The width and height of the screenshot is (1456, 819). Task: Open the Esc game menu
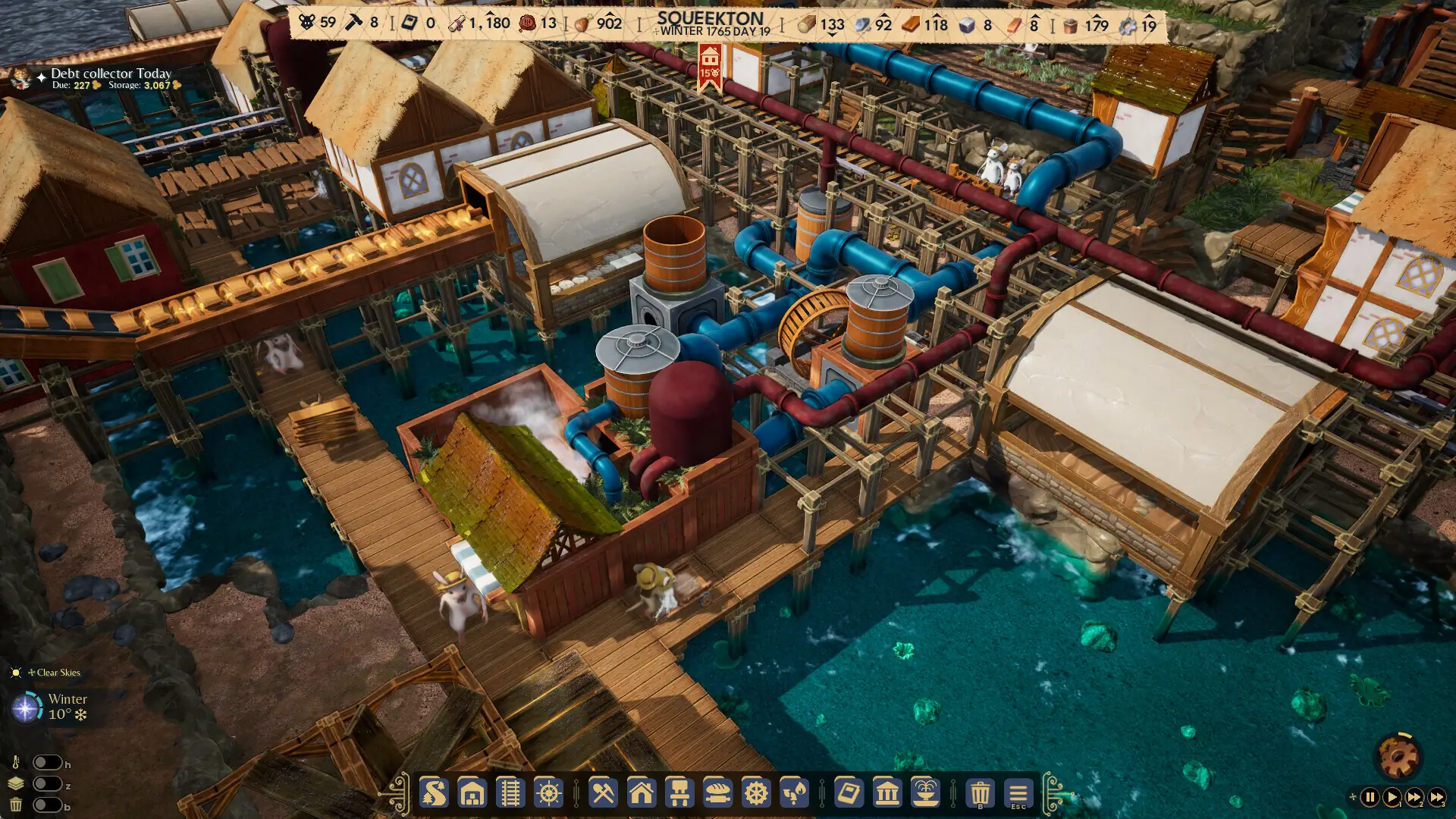1016,794
